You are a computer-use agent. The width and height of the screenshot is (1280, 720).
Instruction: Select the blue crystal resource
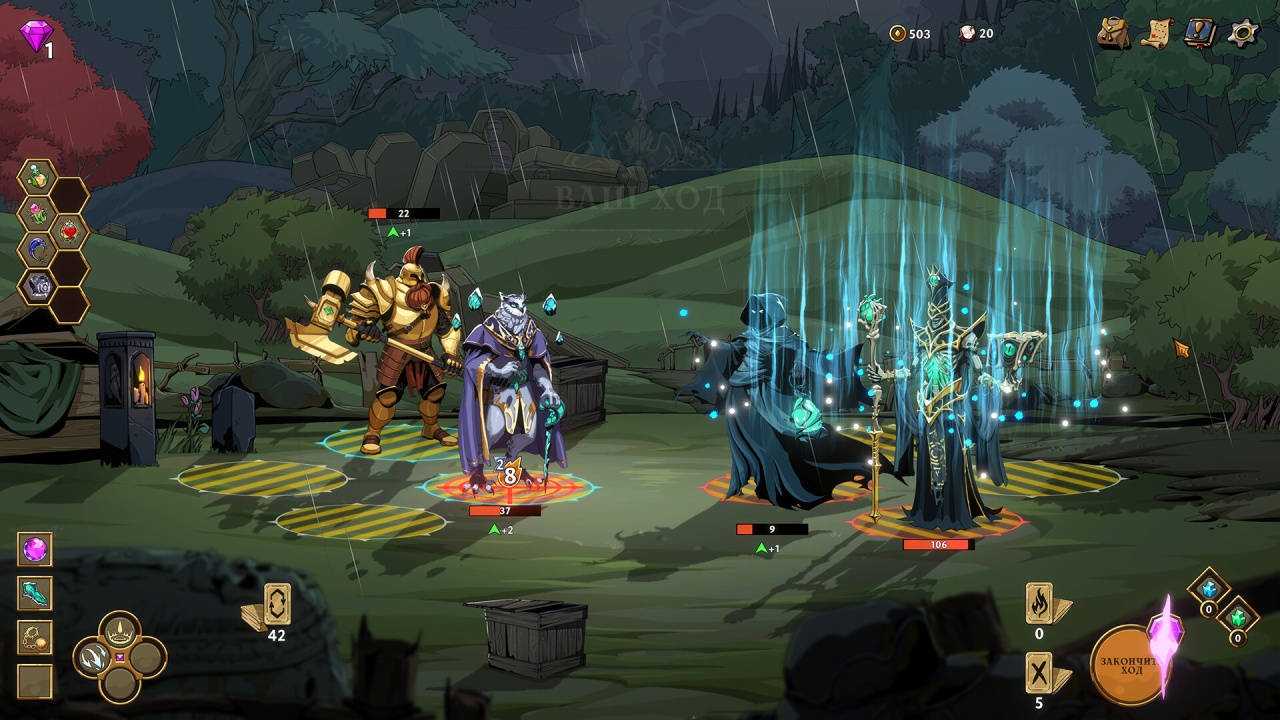point(1208,589)
